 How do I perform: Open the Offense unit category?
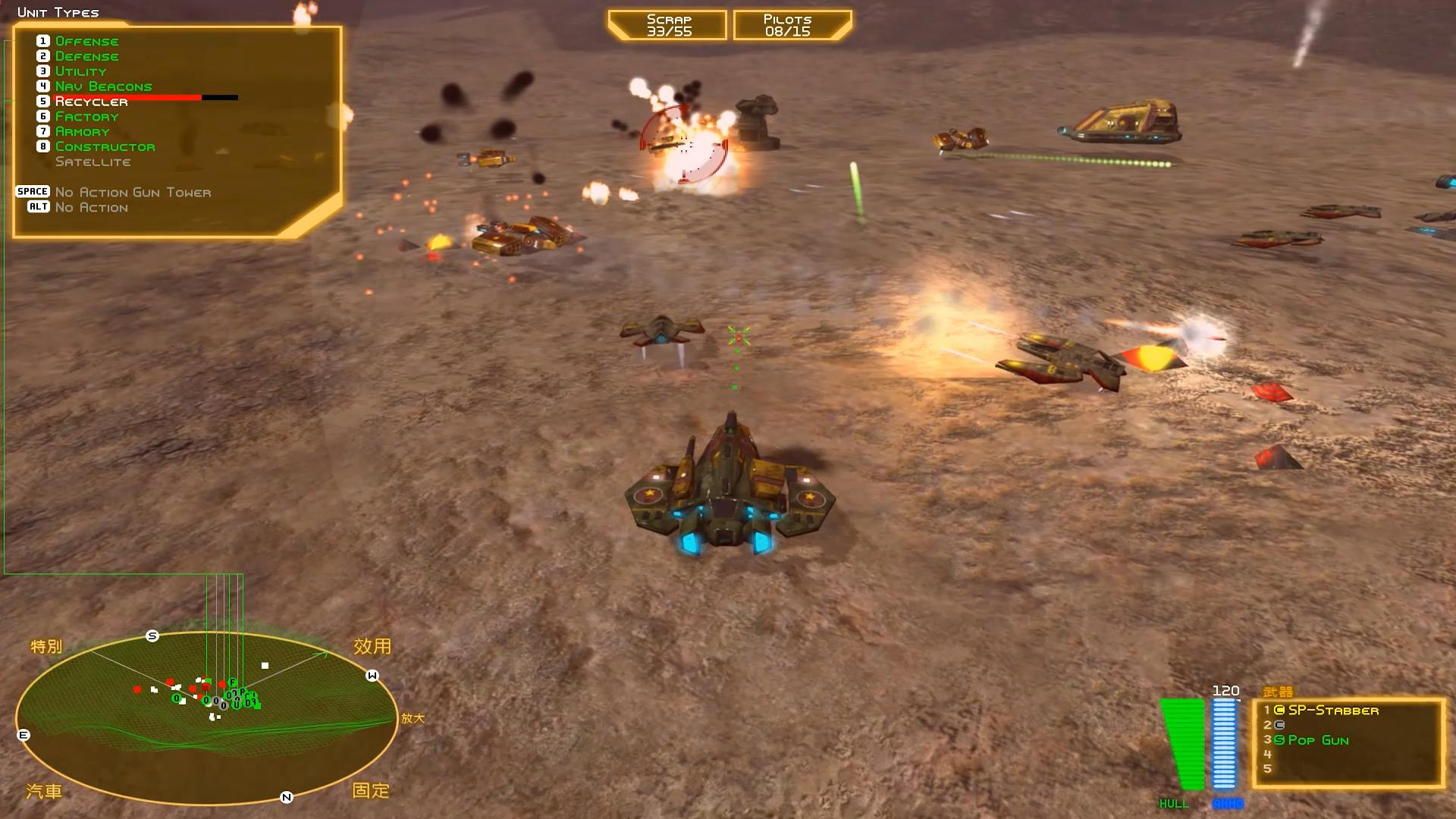86,40
